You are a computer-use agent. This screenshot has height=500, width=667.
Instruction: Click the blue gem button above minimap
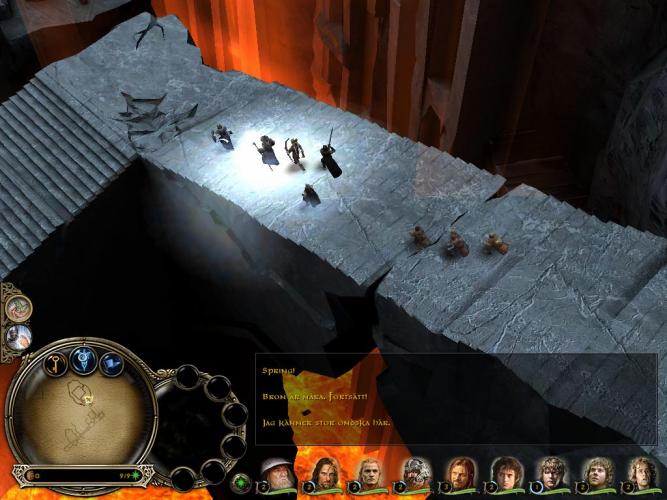point(83,361)
